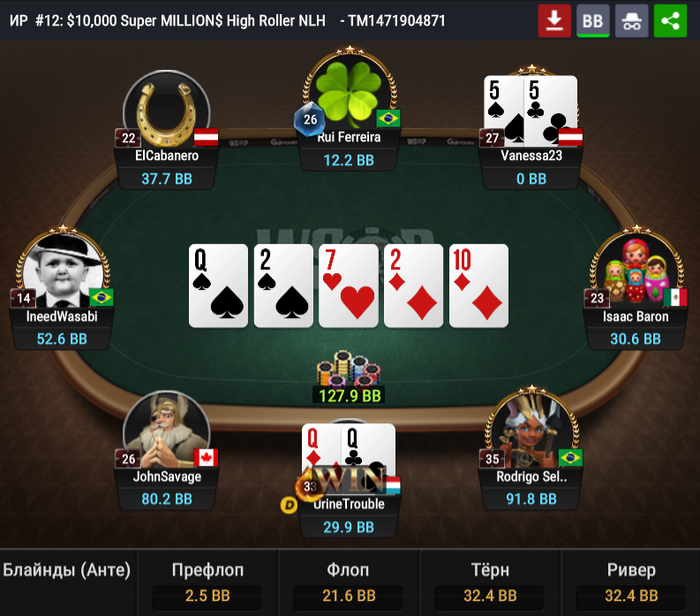Click the red download hand button
This screenshot has height=616, width=700.
coord(554,20)
